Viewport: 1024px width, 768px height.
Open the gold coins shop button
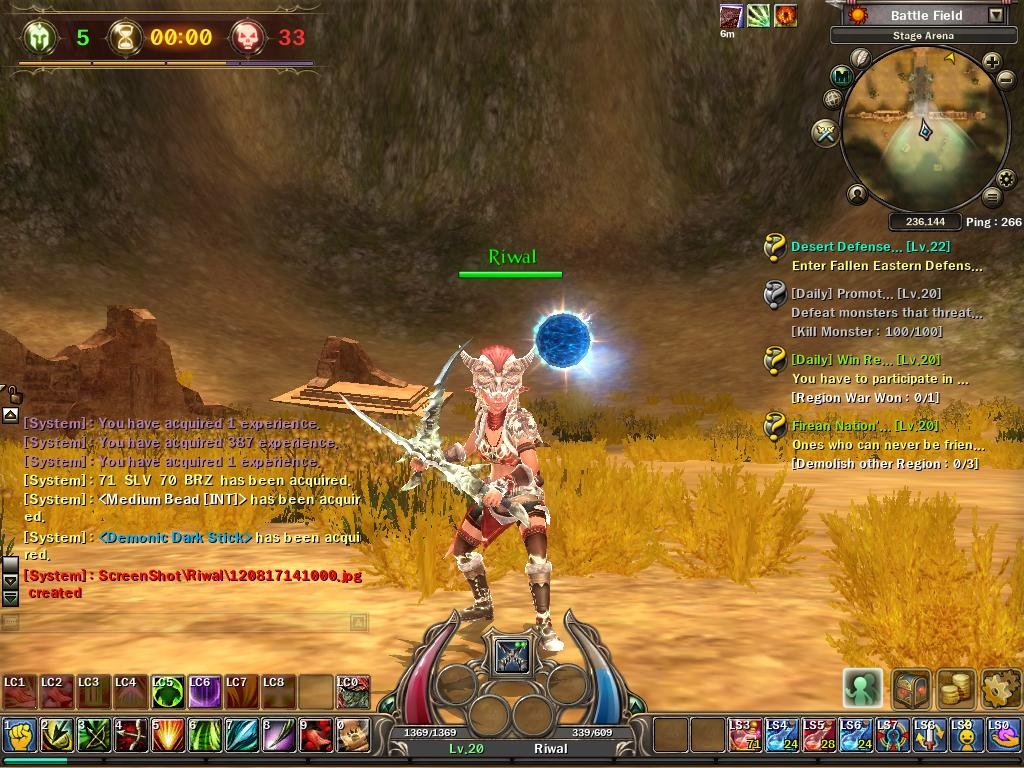(956, 688)
